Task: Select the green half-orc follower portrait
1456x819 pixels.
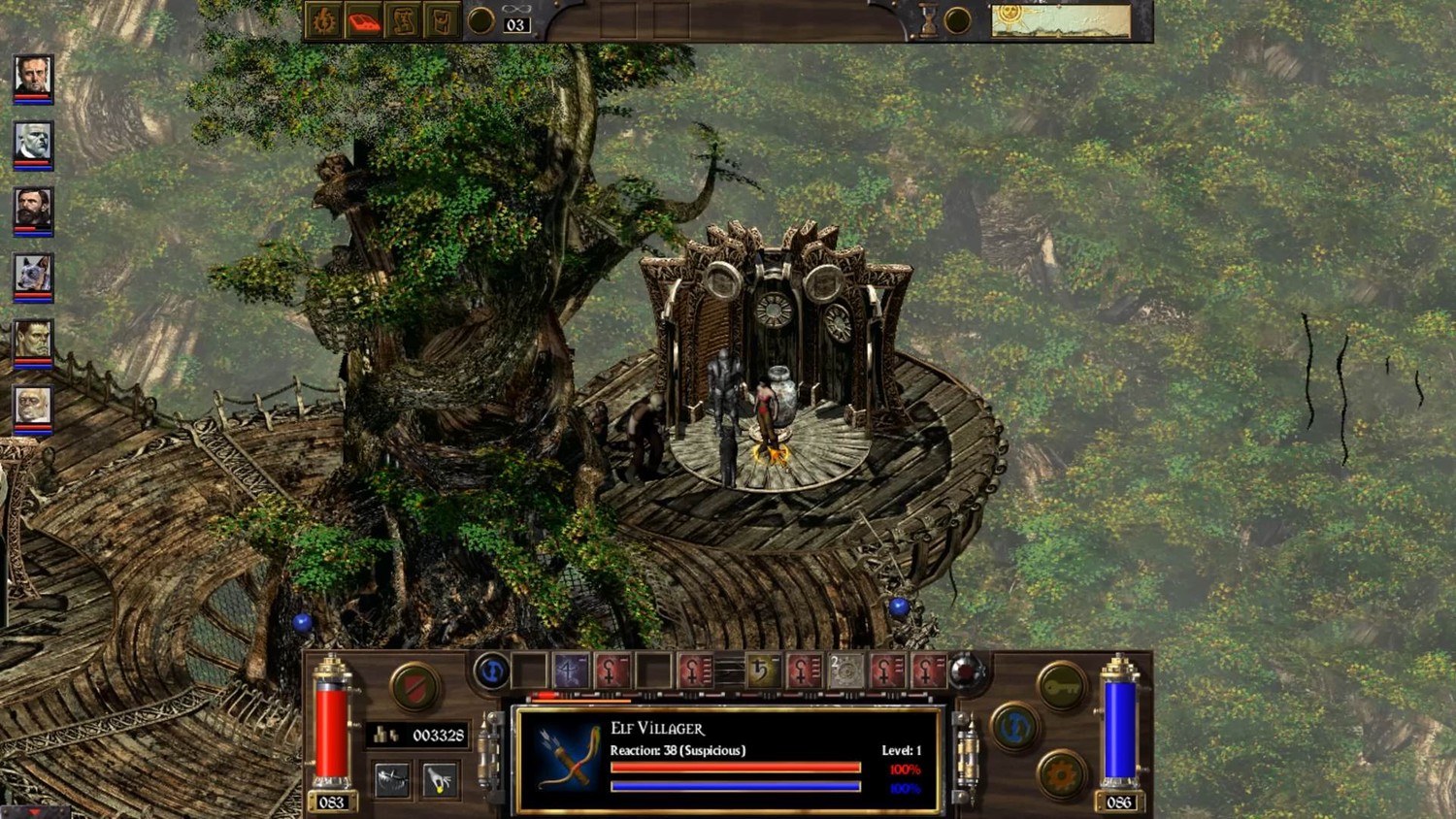Action: [33, 341]
